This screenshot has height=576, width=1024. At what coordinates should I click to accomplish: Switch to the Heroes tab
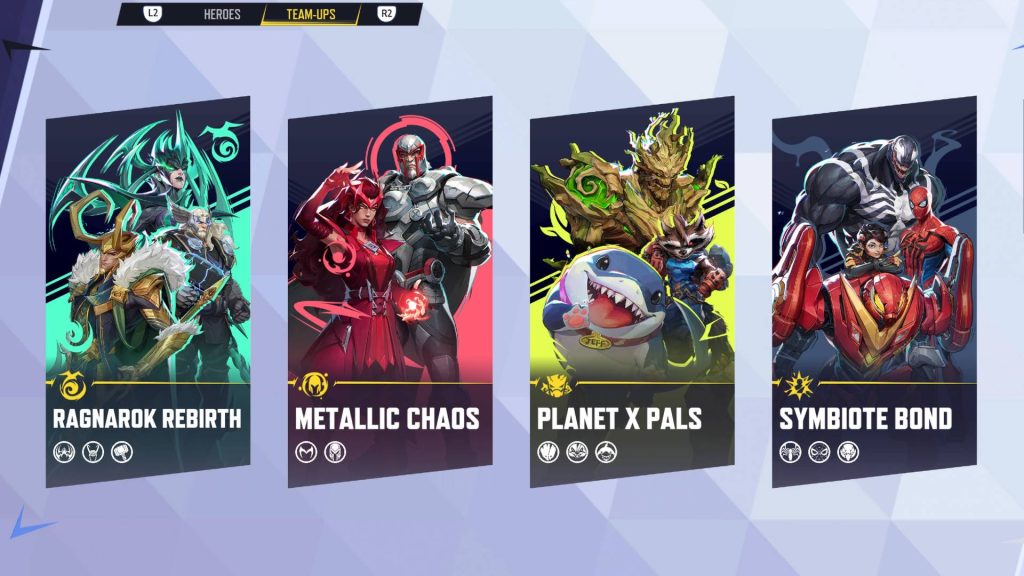click(220, 15)
